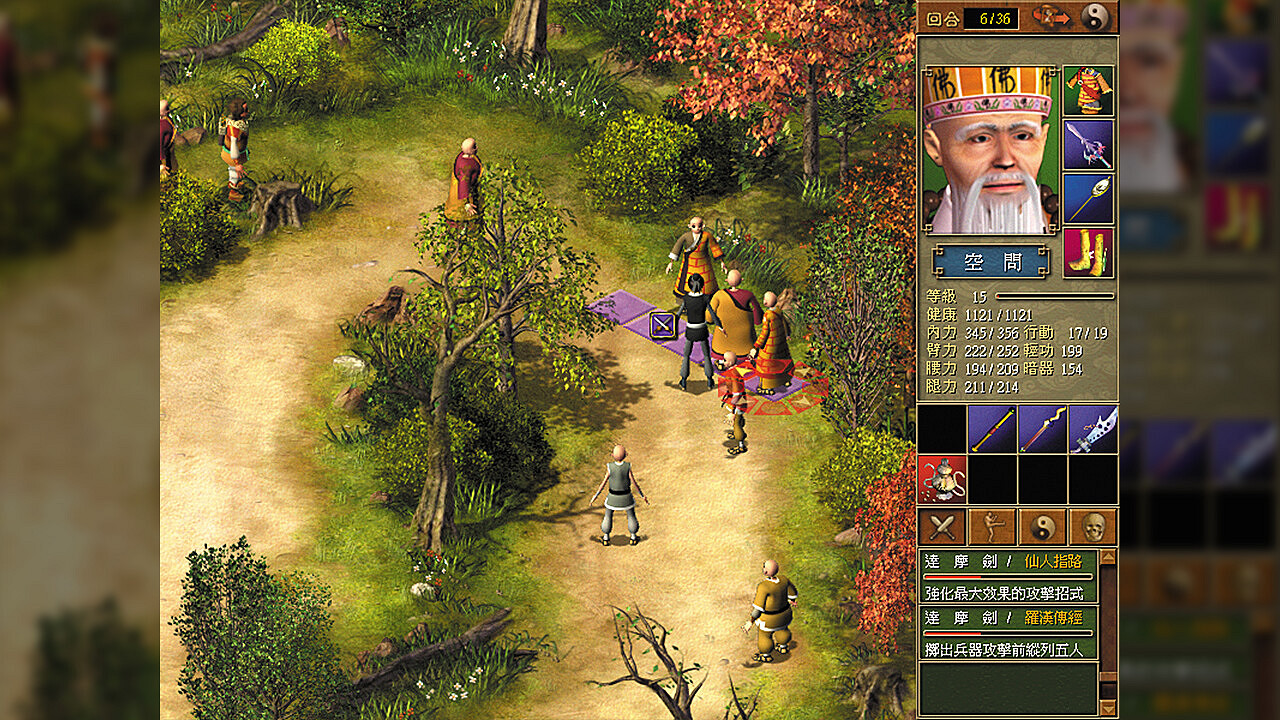
Task: Select the skull poison action icon
Action: (1092, 525)
